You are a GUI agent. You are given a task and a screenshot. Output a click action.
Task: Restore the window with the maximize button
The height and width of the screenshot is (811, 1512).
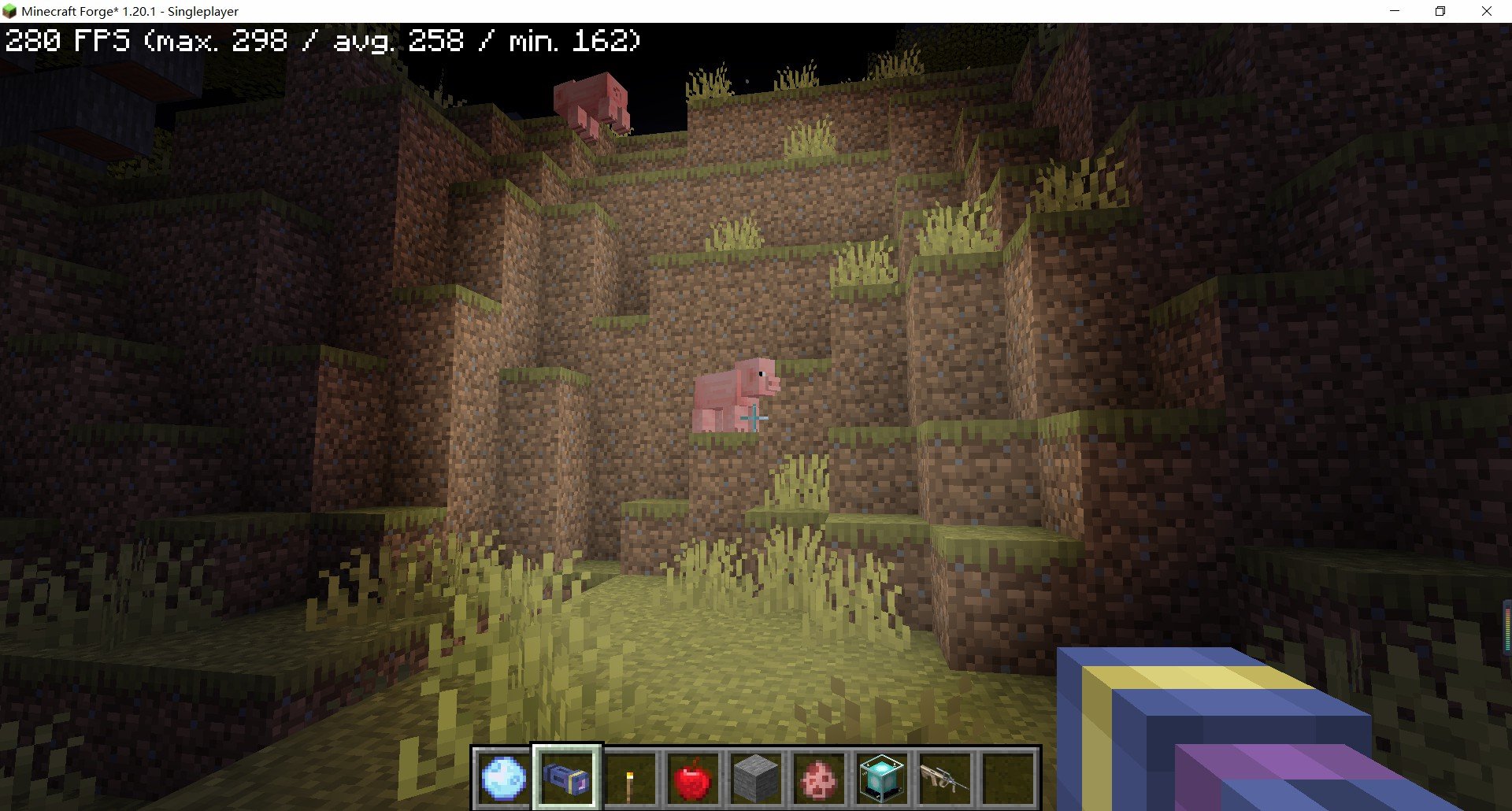point(1440,11)
